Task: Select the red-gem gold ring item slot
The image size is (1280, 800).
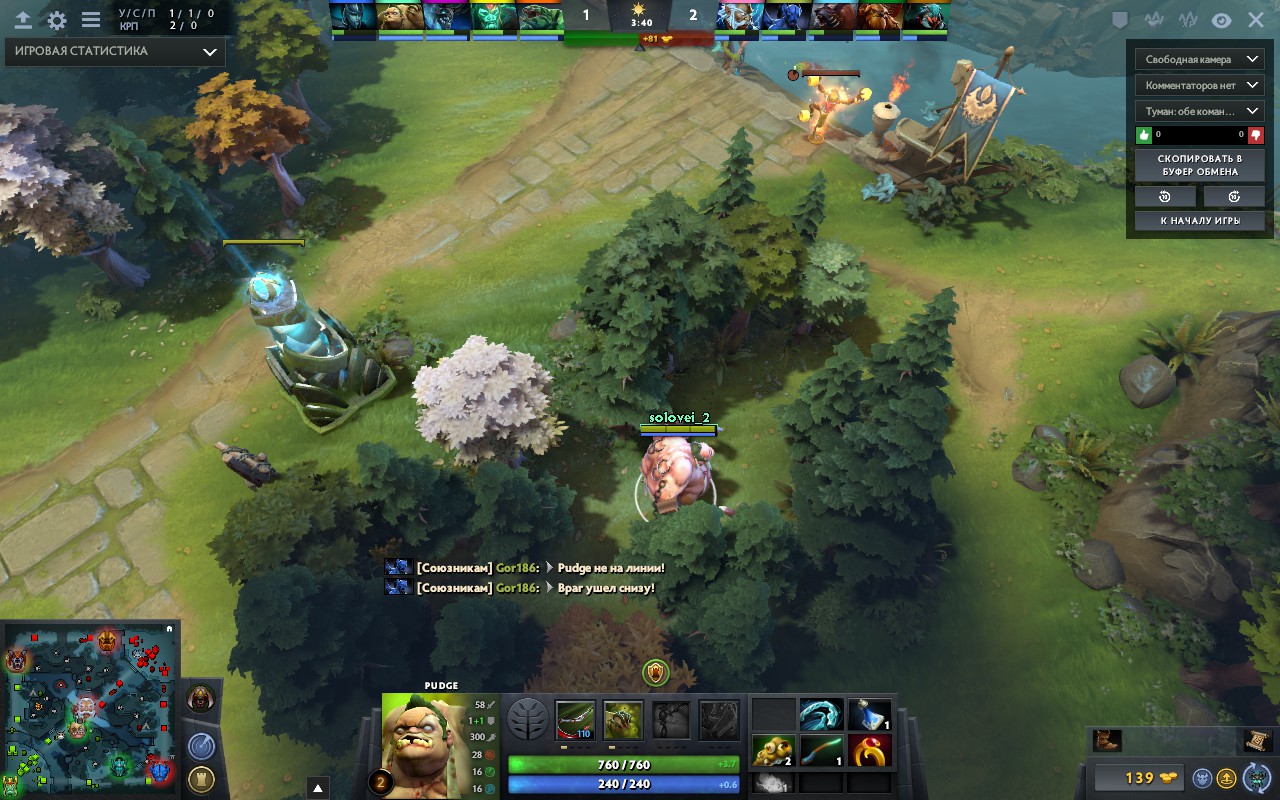Action: coord(870,751)
